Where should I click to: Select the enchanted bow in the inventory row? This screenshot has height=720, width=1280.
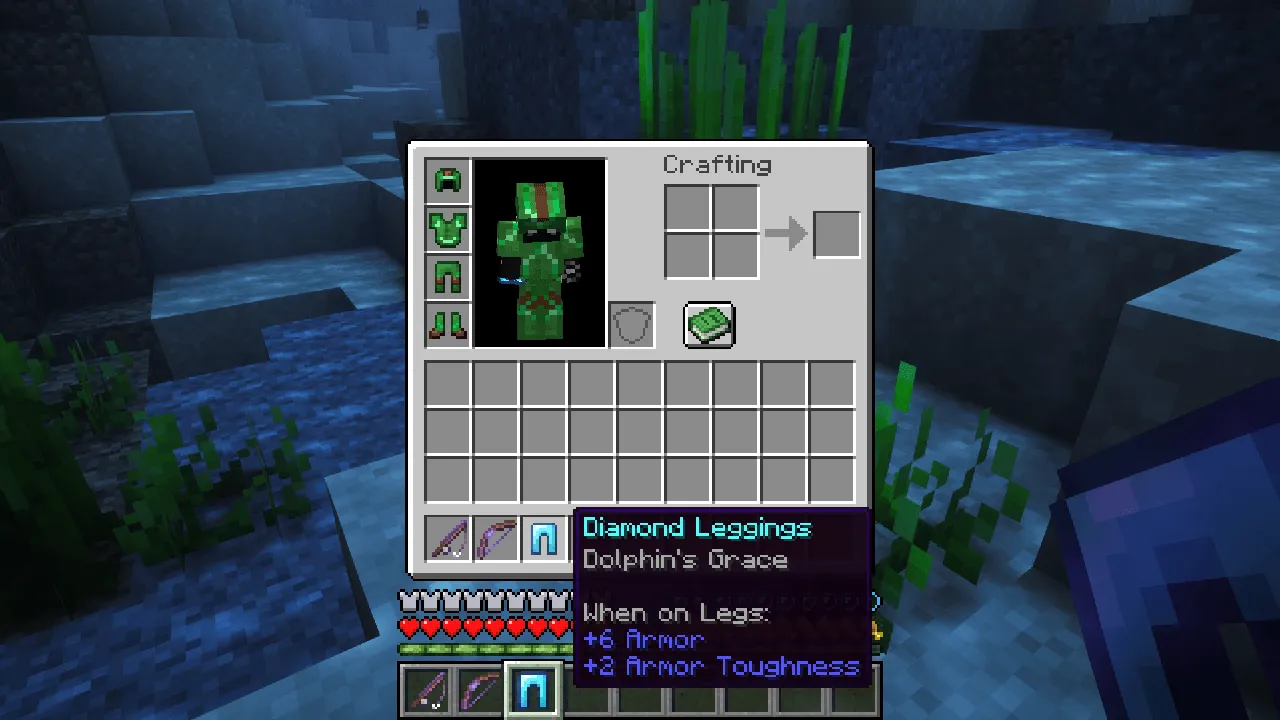[496, 539]
